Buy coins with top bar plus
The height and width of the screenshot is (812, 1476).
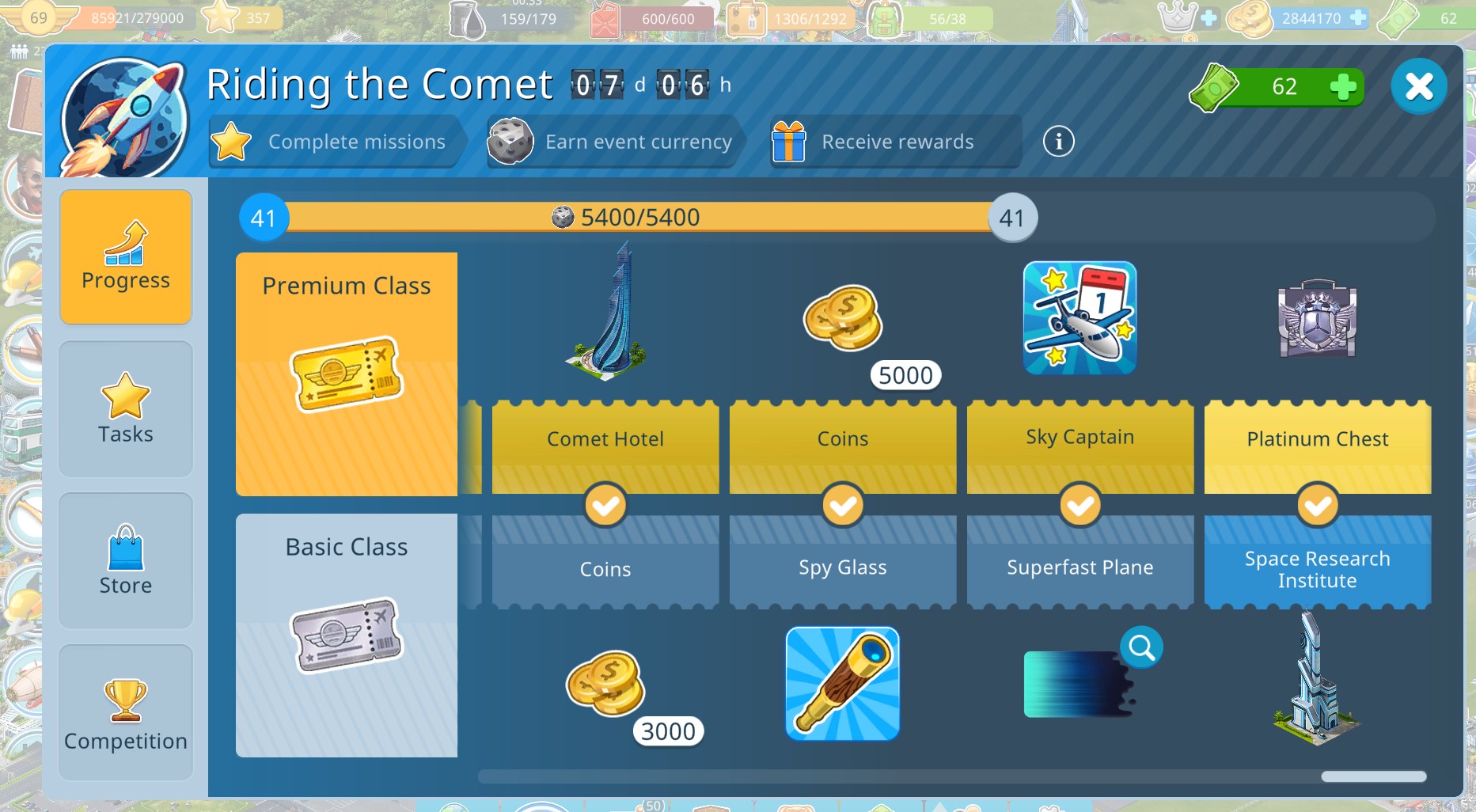(1358, 17)
